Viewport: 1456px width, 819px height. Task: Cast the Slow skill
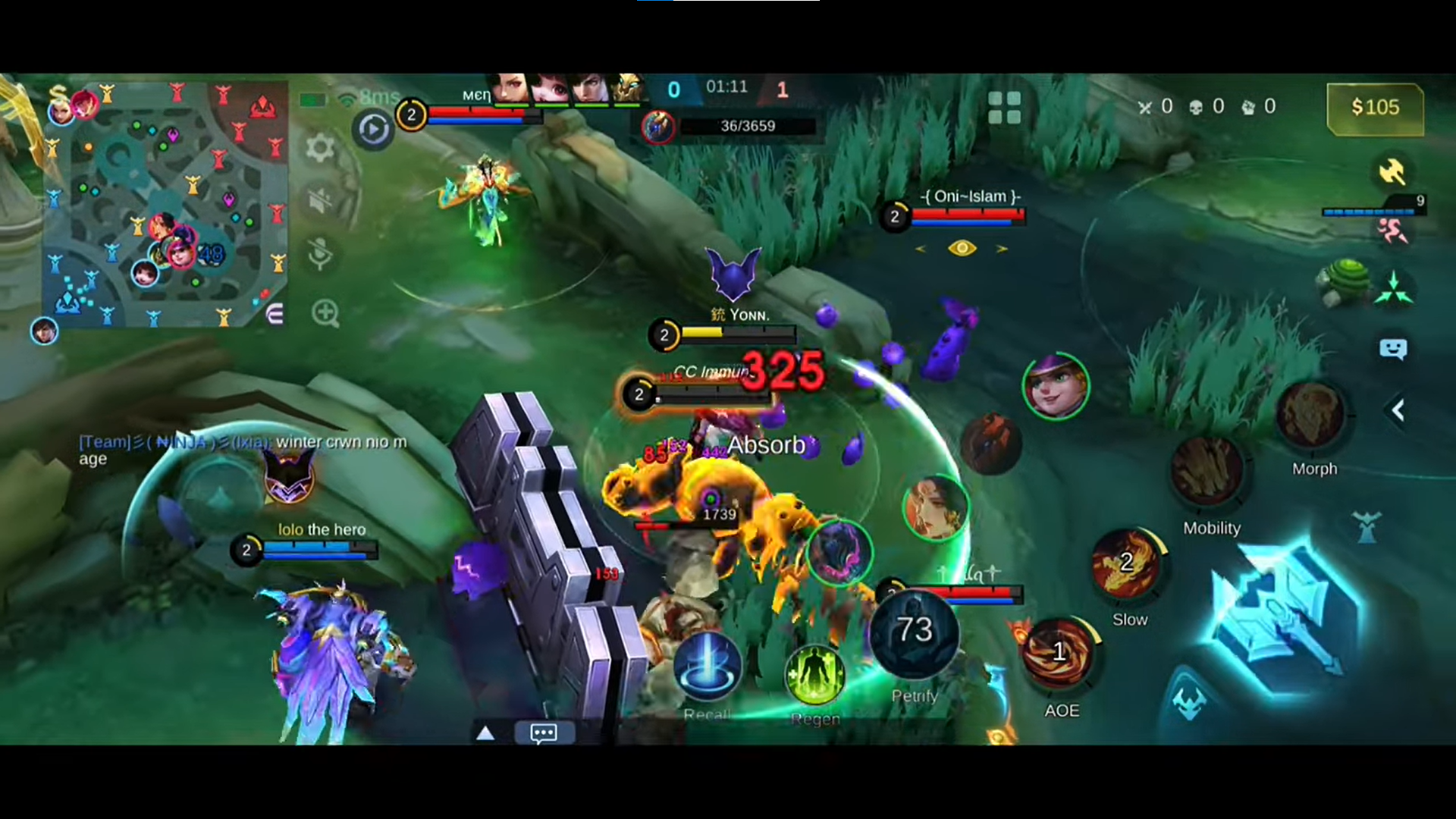click(x=1126, y=566)
